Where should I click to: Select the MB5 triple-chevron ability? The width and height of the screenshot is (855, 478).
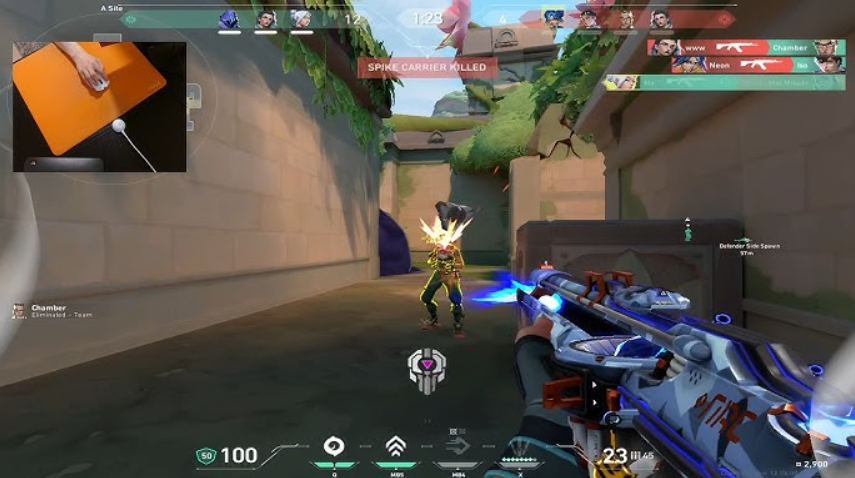pyautogui.click(x=396, y=446)
